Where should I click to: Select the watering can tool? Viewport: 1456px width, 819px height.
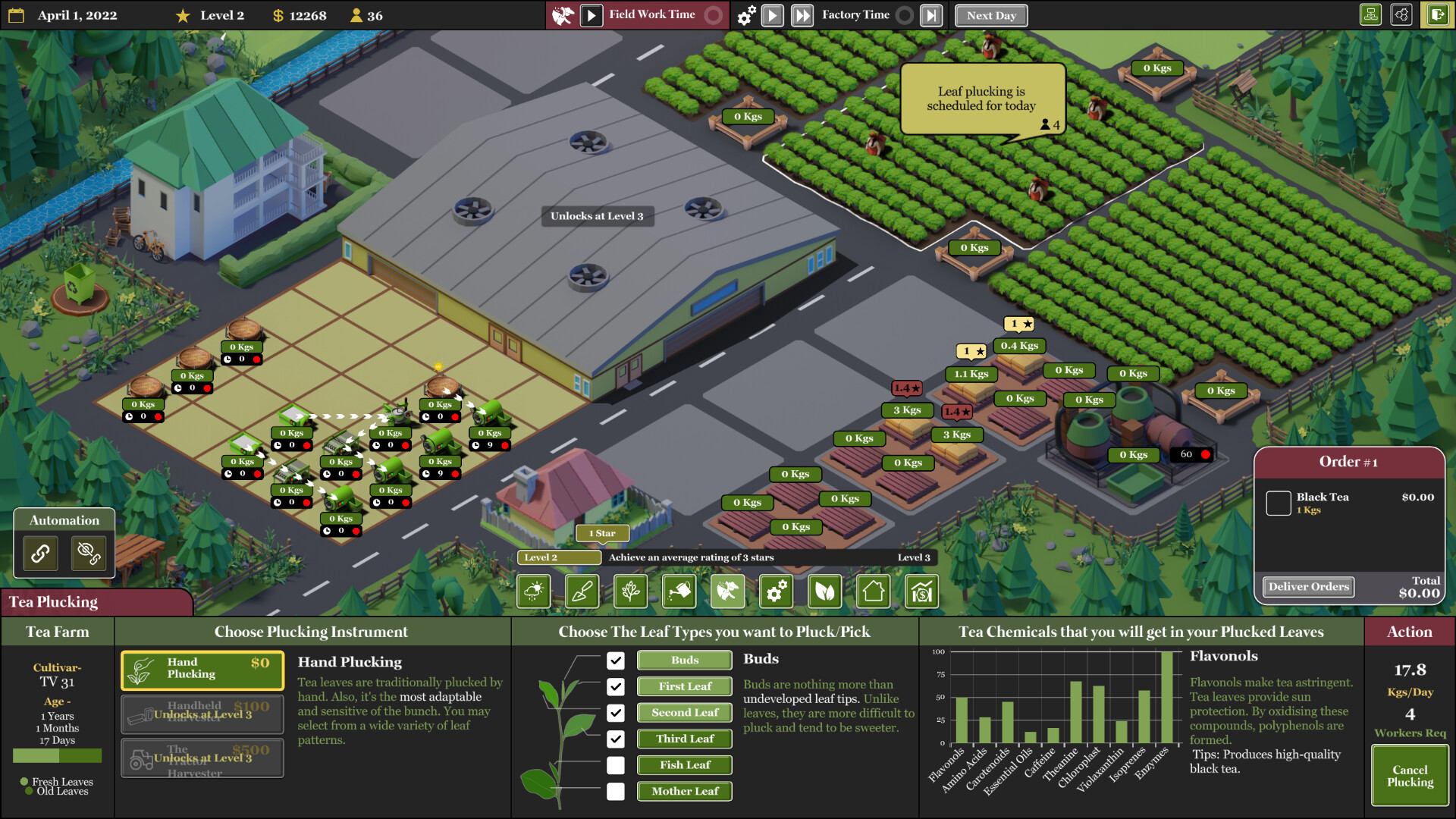pos(679,591)
